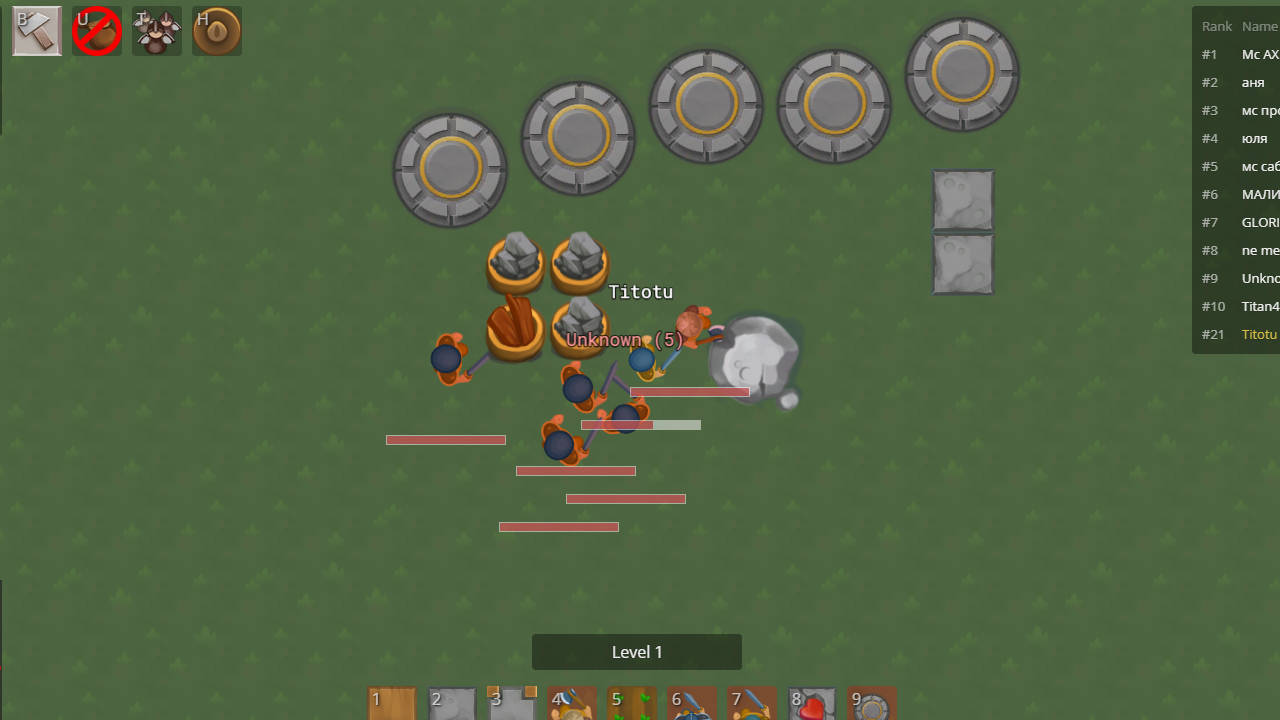The image size is (1280, 720).
Task: Select the axe unit in slot 4
Action: point(572,703)
